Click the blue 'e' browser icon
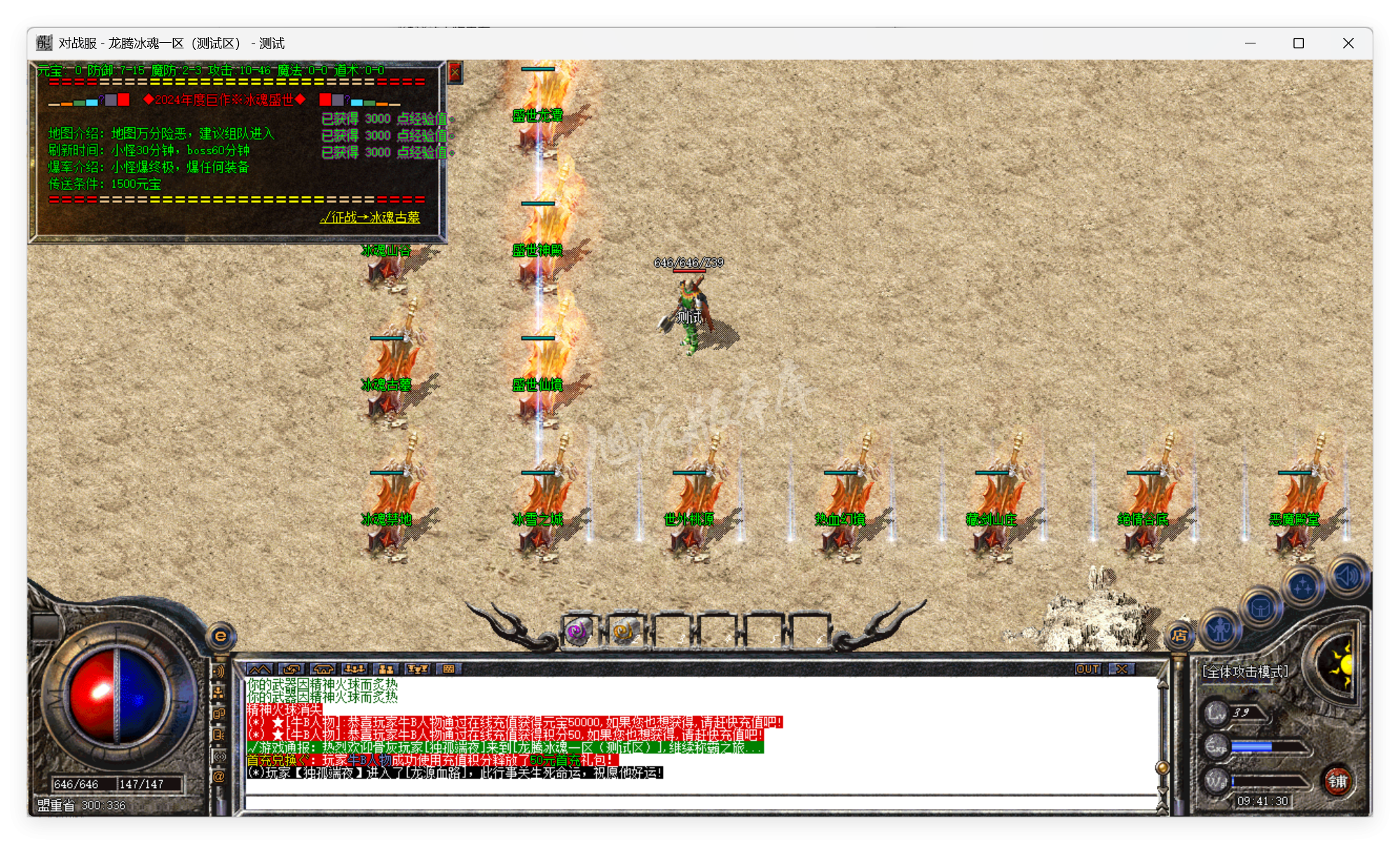The height and width of the screenshot is (844, 1400). coord(221,636)
